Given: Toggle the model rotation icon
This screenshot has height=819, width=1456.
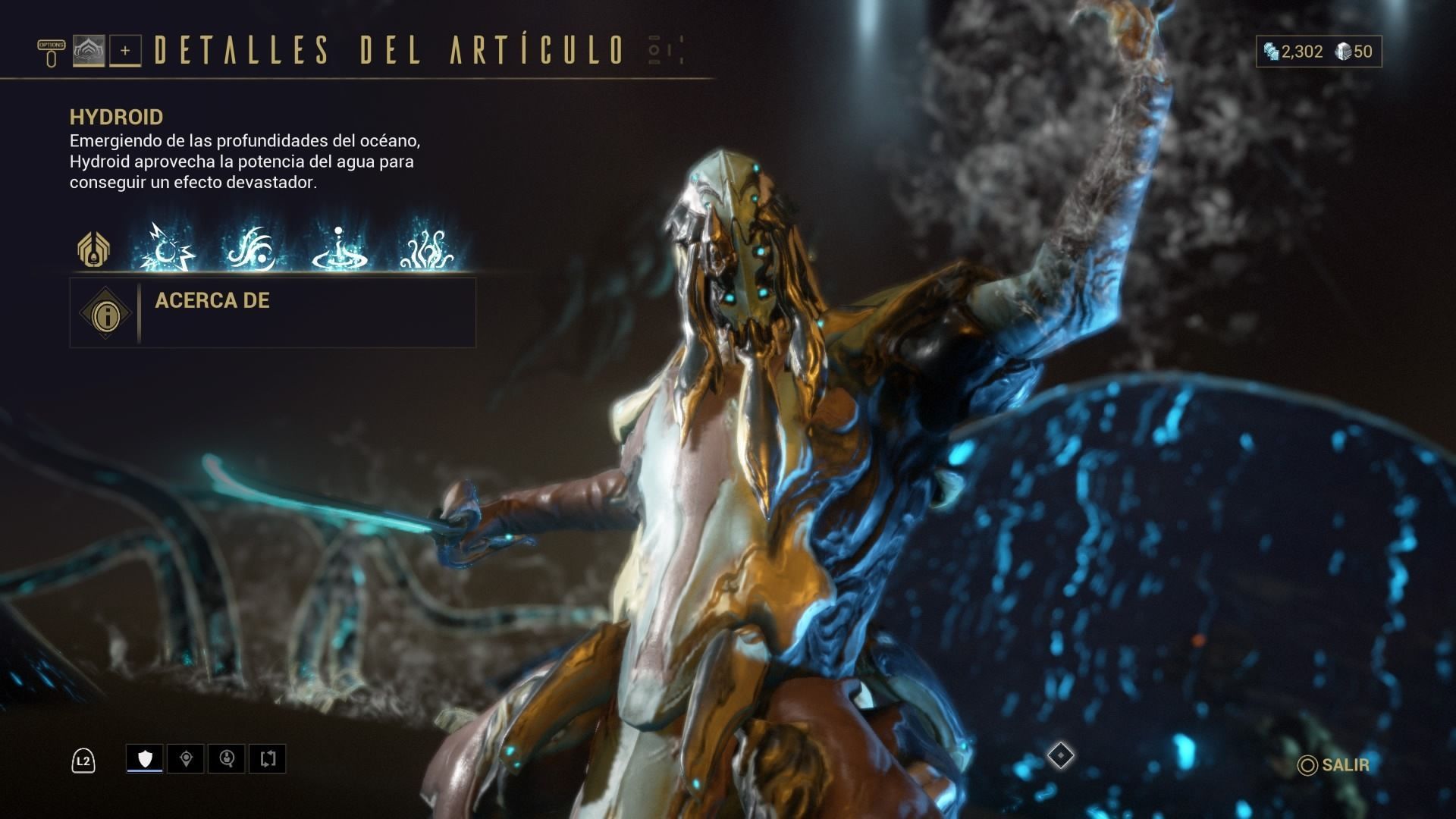Looking at the screenshot, I should click(x=265, y=758).
